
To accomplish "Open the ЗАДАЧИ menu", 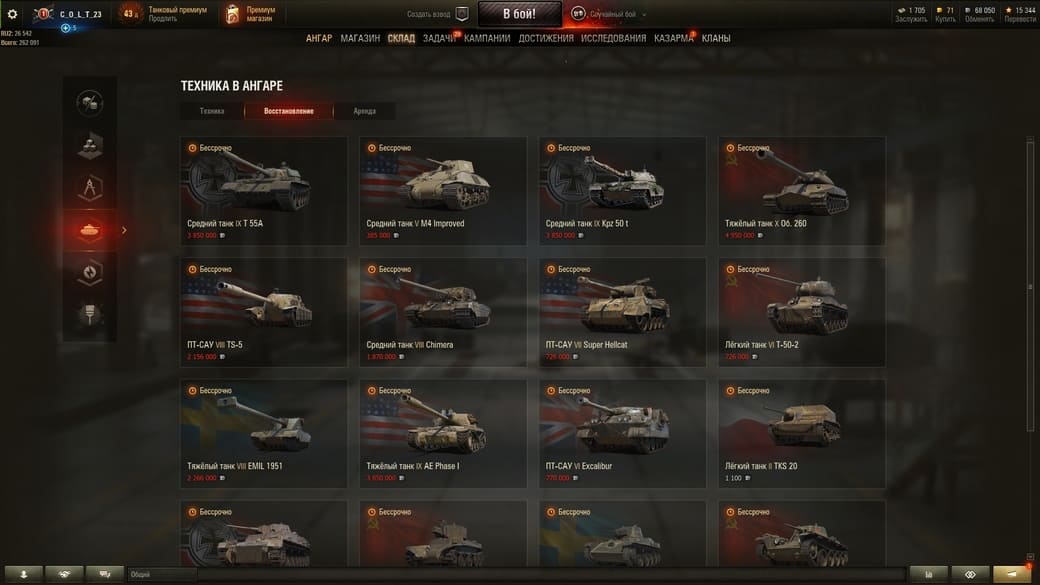I will (439, 38).
